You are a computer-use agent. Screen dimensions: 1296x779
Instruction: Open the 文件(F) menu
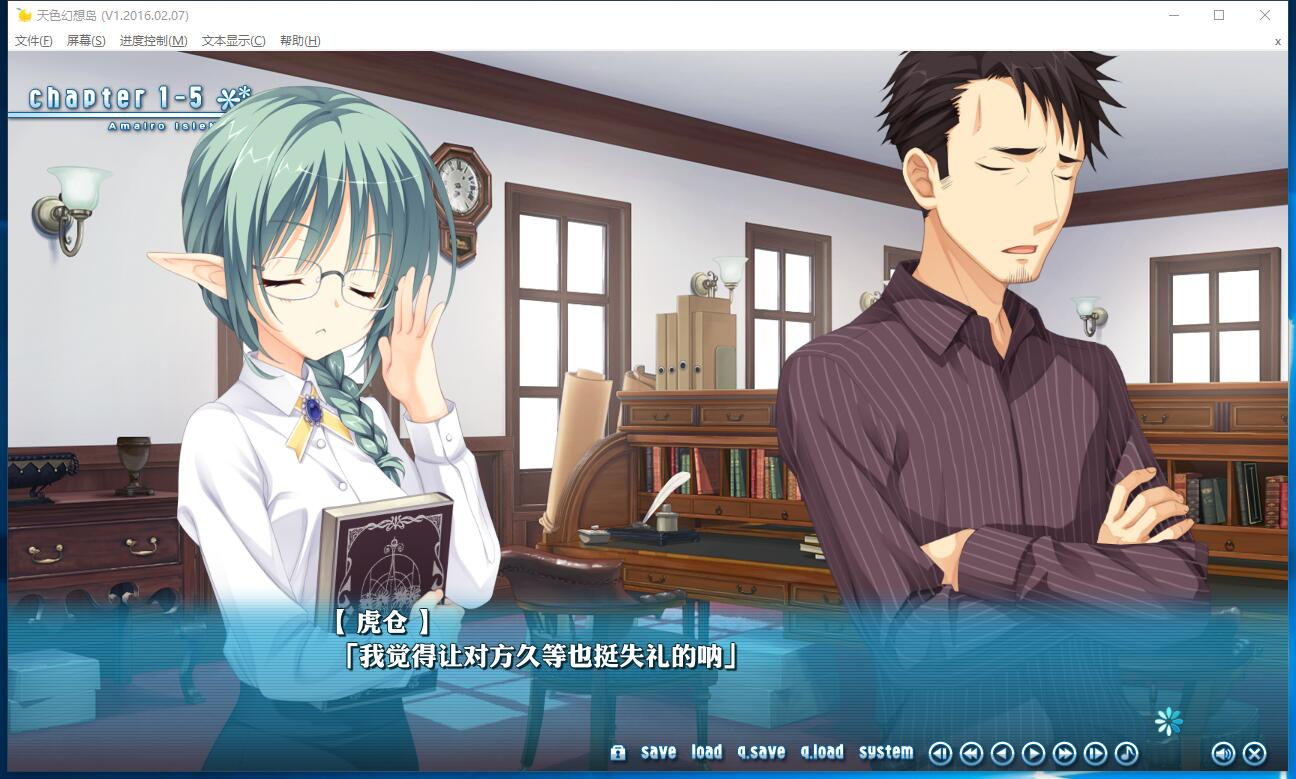[34, 41]
